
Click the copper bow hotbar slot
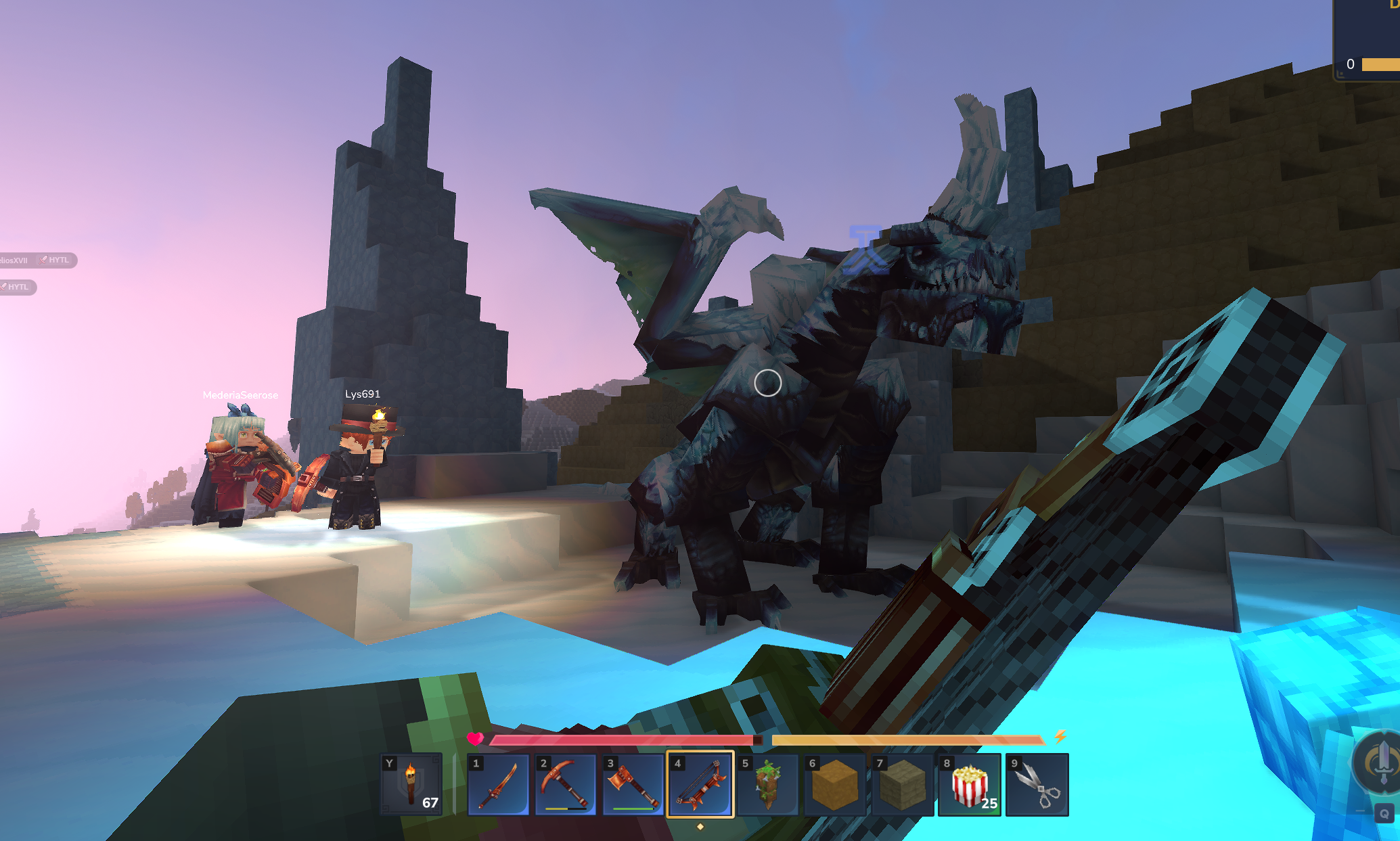700,785
